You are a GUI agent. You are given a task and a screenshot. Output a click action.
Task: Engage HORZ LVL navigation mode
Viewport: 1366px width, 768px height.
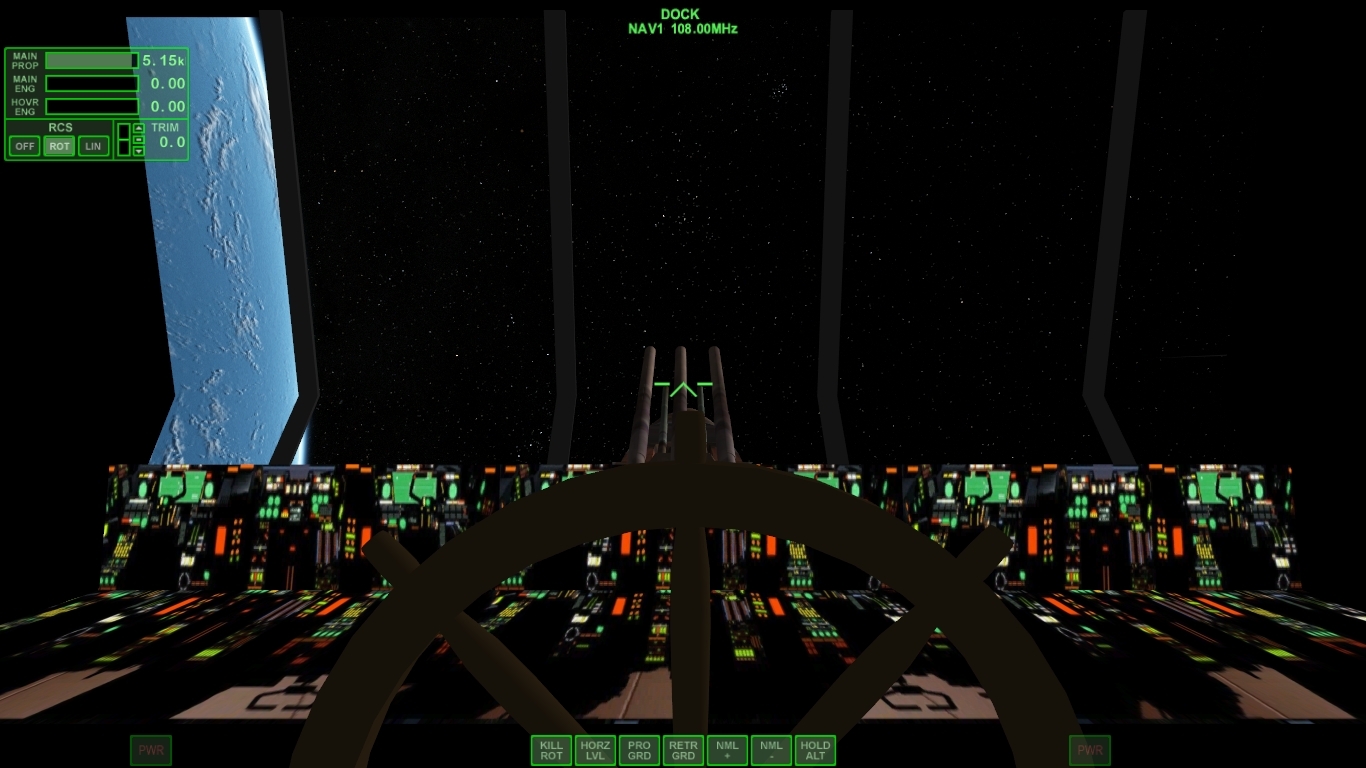596,750
